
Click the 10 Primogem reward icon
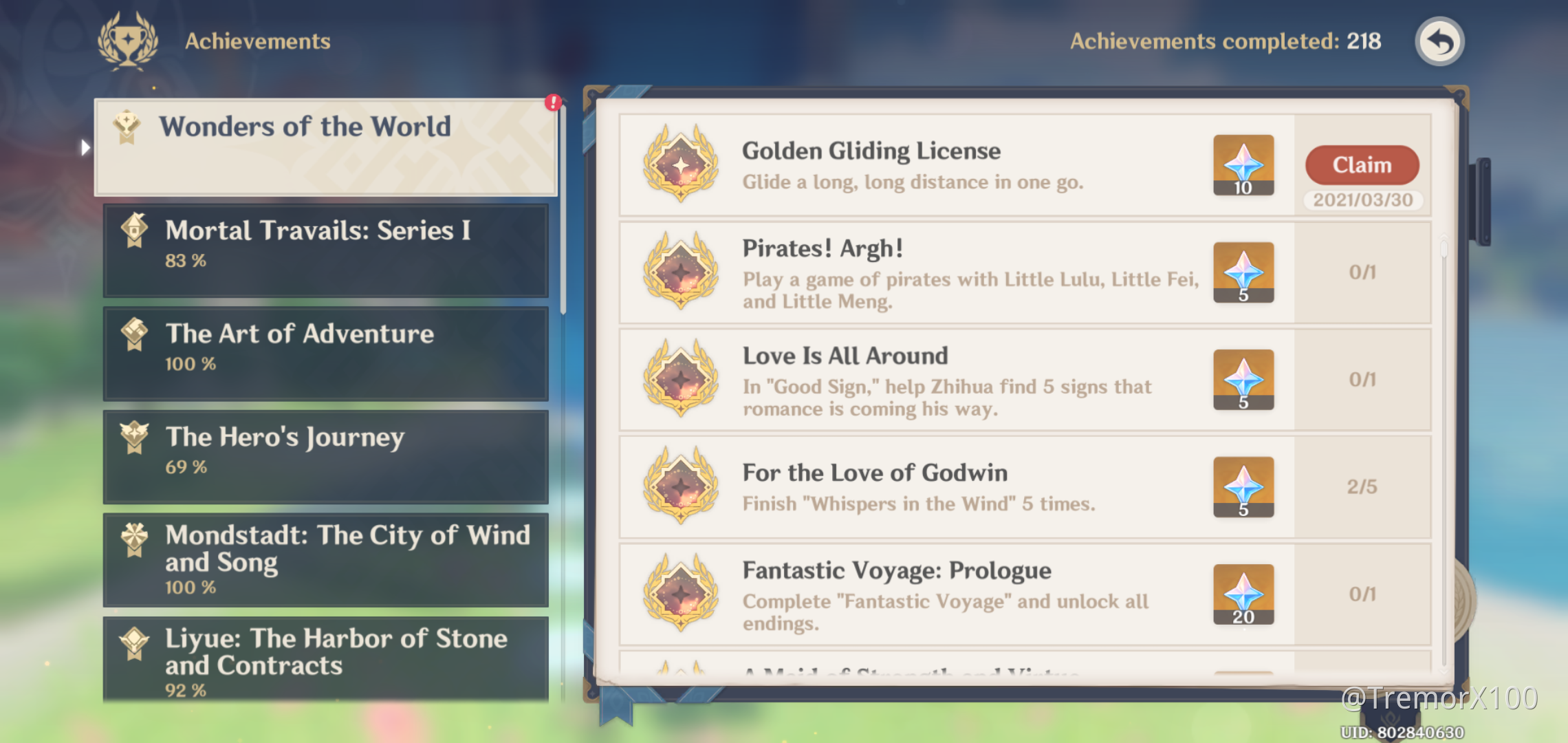(1243, 165)
